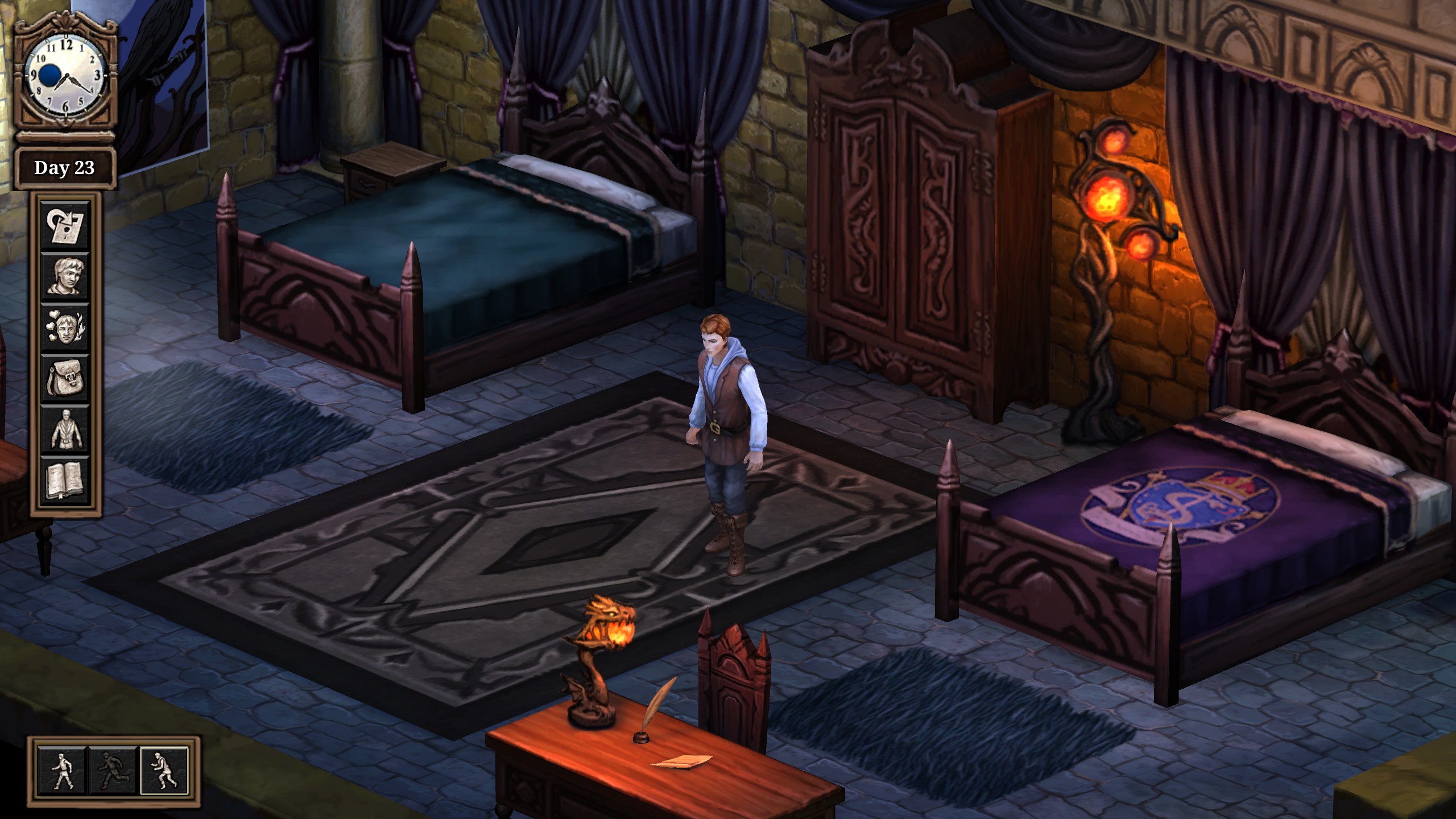Open the character portrait sheet

[x=65, y=276]
